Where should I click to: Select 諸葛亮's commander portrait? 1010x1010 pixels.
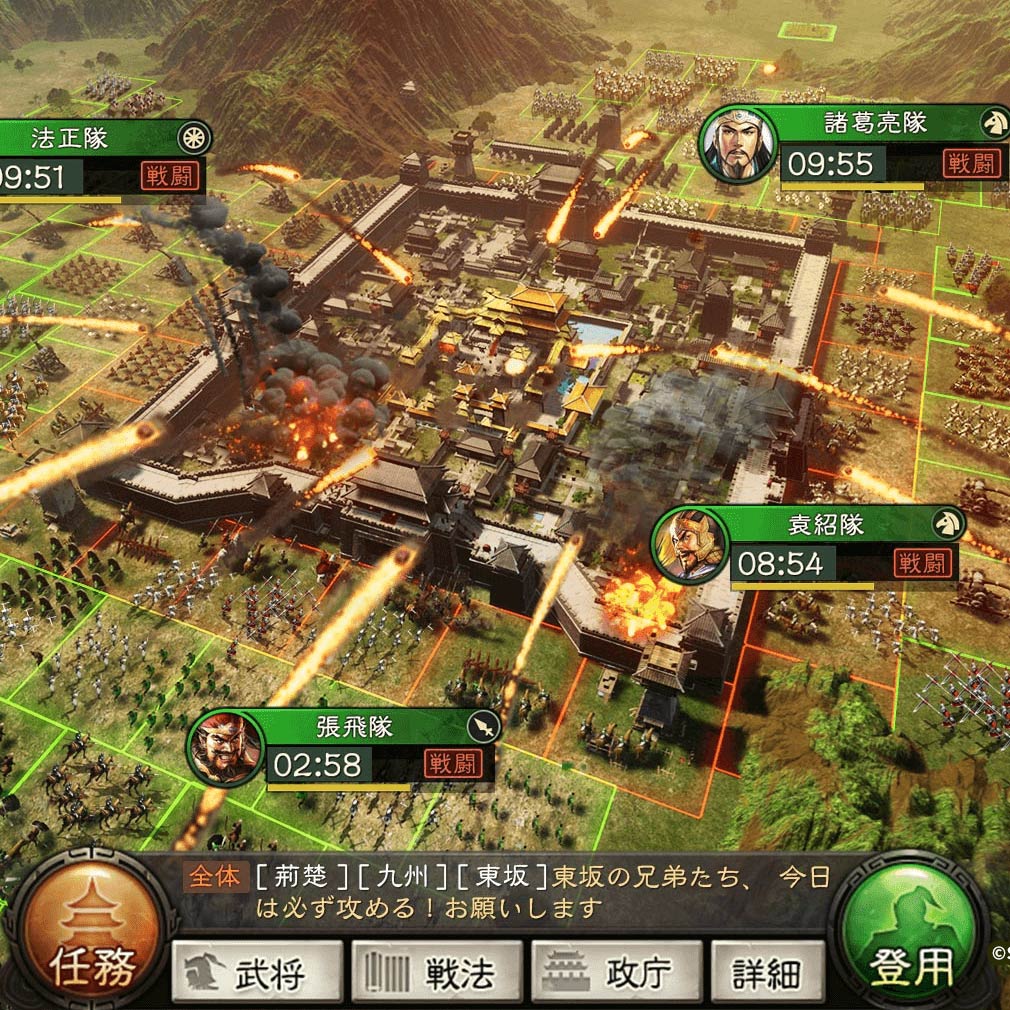pos(737,145)
